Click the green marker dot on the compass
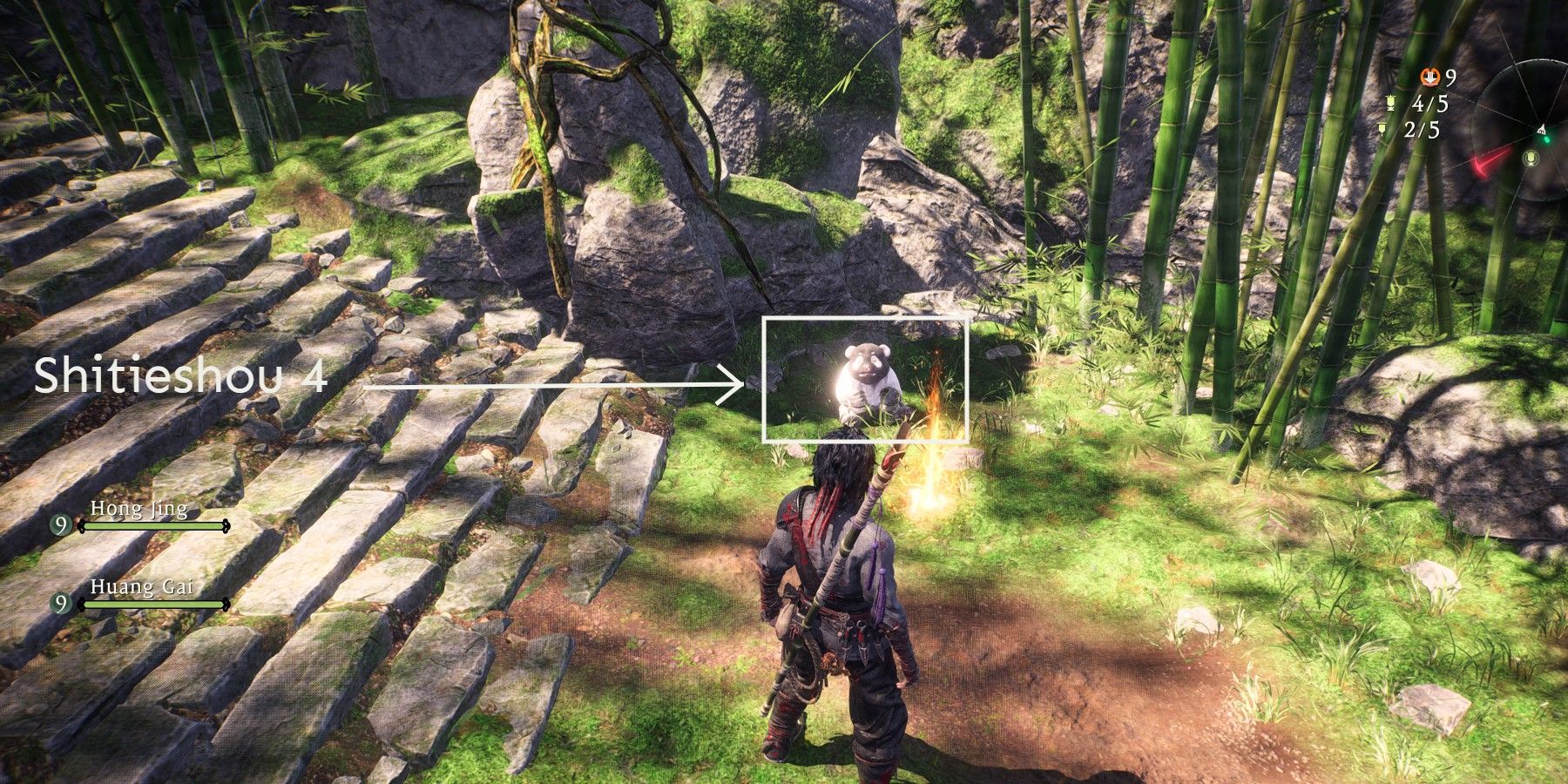Viewport: 1568px width, 784px height. coord(1547,139)
